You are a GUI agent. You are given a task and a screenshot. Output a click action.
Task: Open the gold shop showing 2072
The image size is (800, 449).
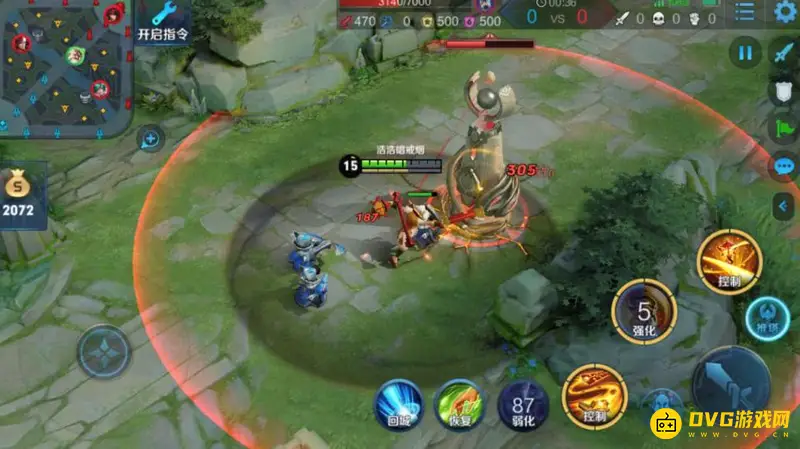[21, 194]
